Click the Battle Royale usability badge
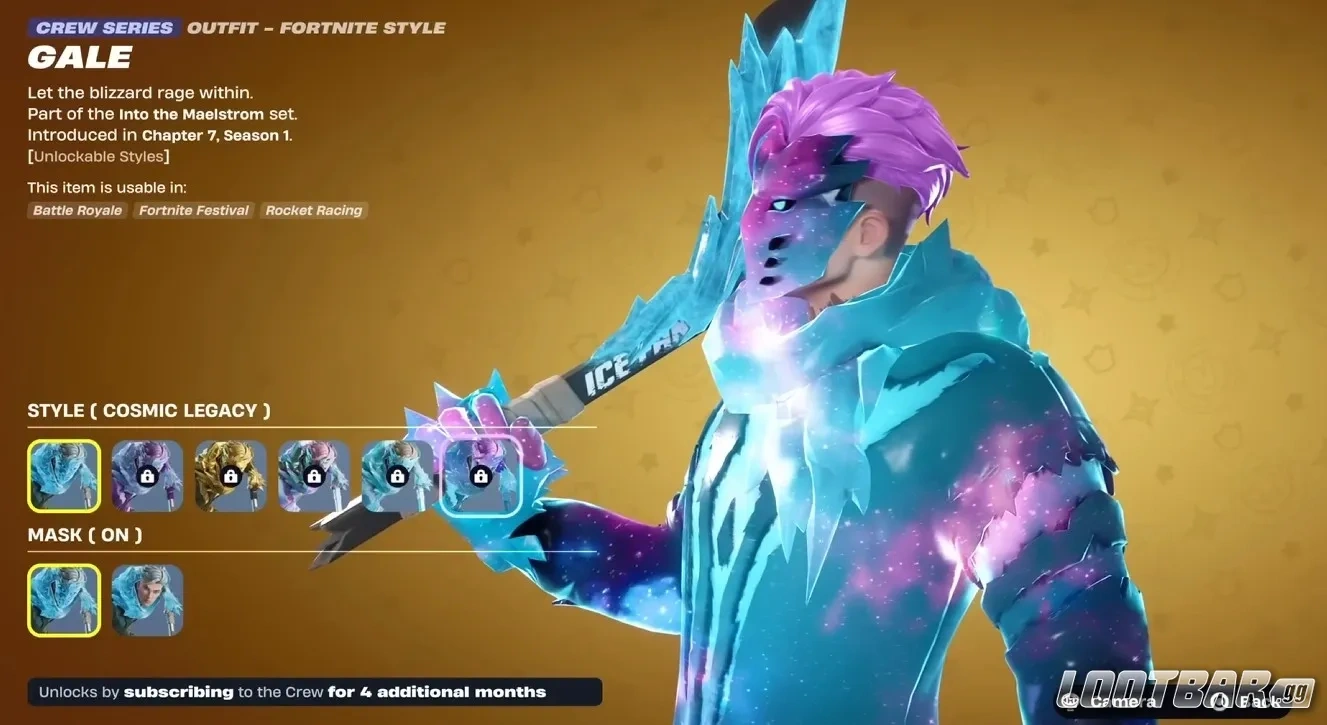This screenshot has width=1327, height=725. coord(76,210)
